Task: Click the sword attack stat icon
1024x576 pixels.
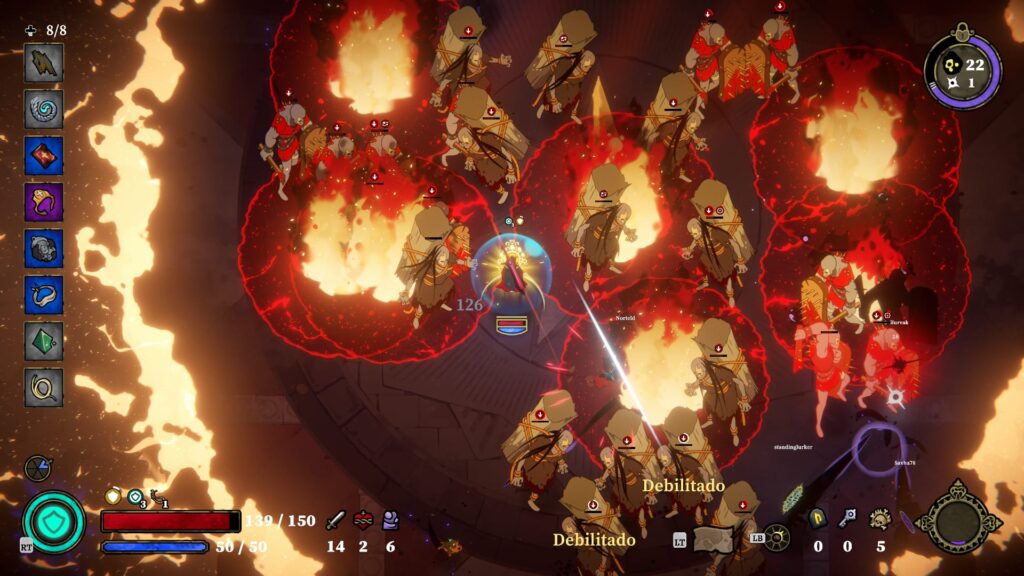Action: coord(336,520)
